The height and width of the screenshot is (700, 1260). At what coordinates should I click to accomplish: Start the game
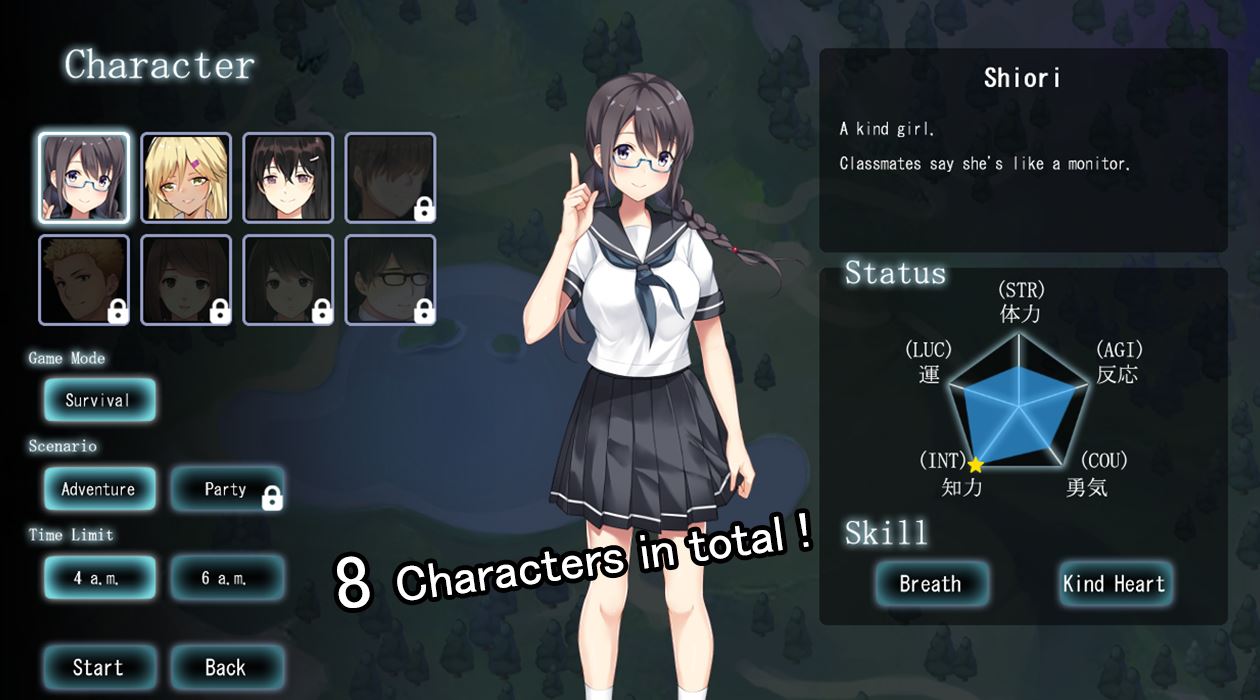(x=99, y=667)
